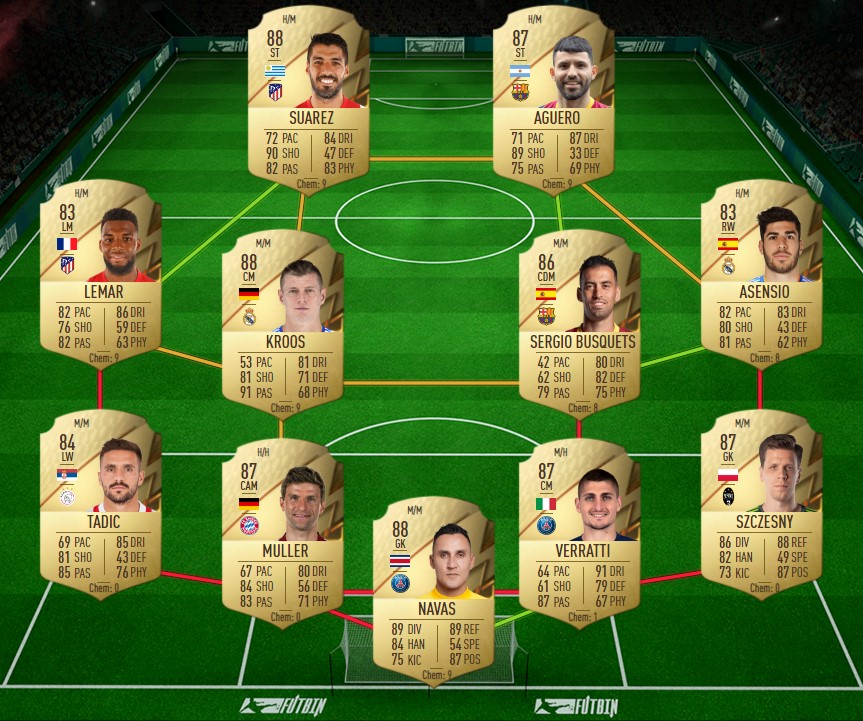Image resolution: width=863 pixels, height=721 pixels.
Task: Pick the Muller player card
Action: point(284,530)
